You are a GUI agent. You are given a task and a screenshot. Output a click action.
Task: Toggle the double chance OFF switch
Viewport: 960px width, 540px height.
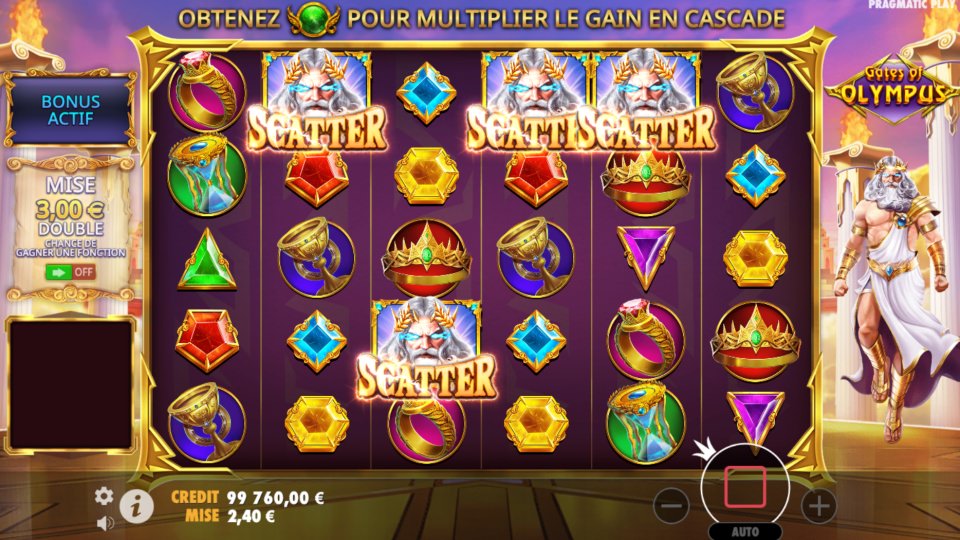[x=69, y=271]
